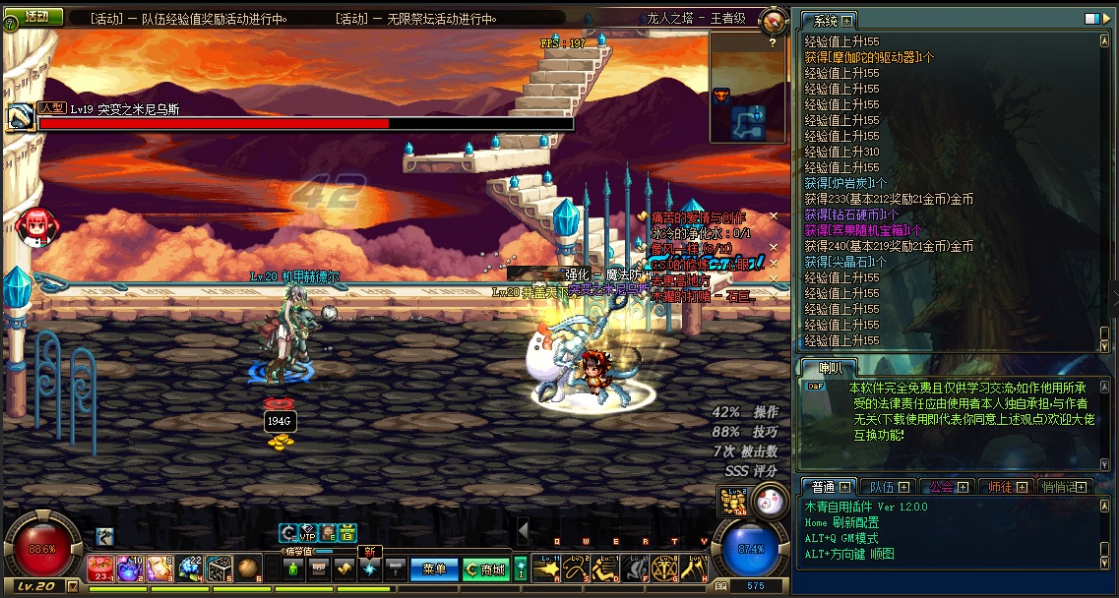Open the dropdown arrow beside the Lv.20 label
This screenshot has height=598, width=1119.
pos(72,586)
